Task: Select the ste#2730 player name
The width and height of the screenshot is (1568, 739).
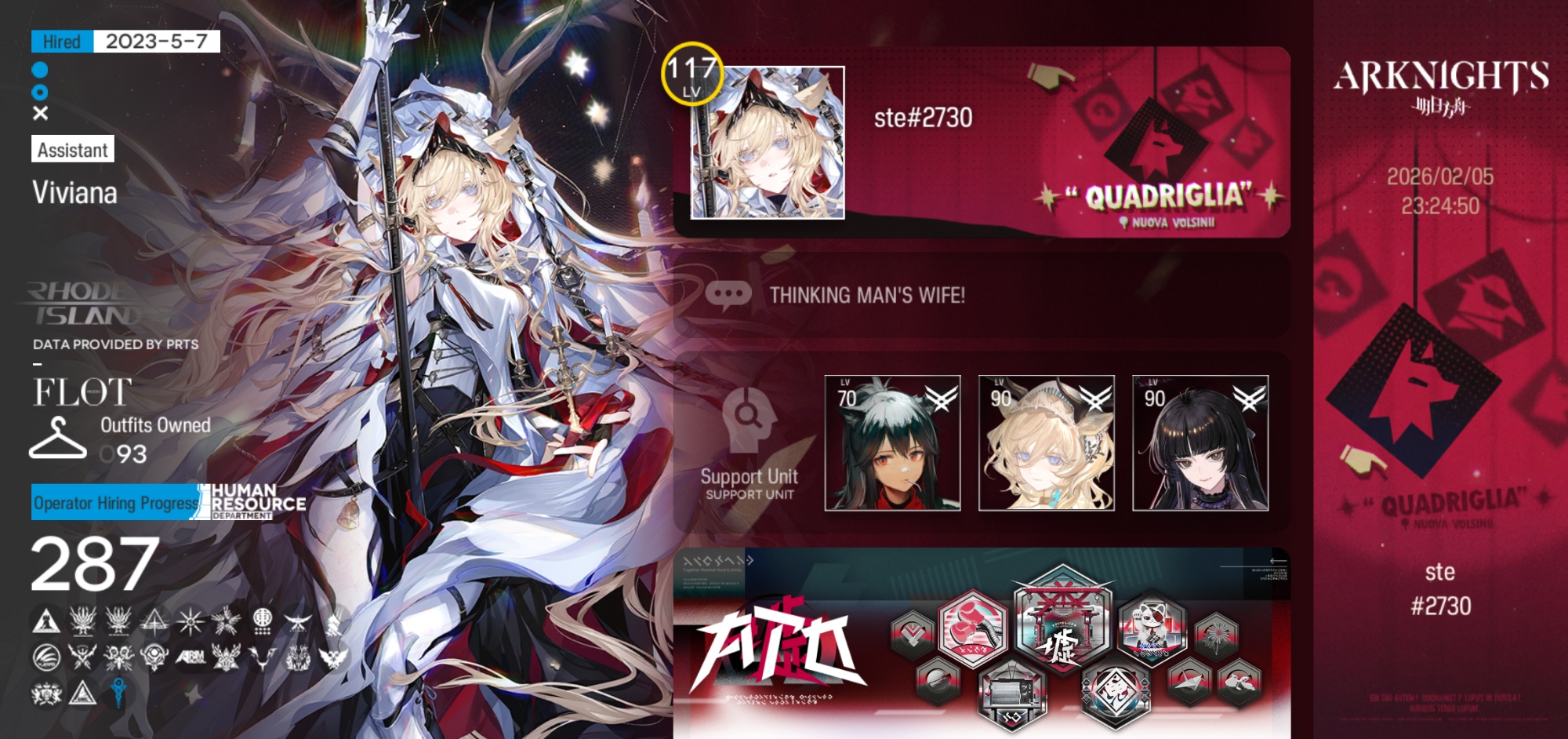Action: 923,118
